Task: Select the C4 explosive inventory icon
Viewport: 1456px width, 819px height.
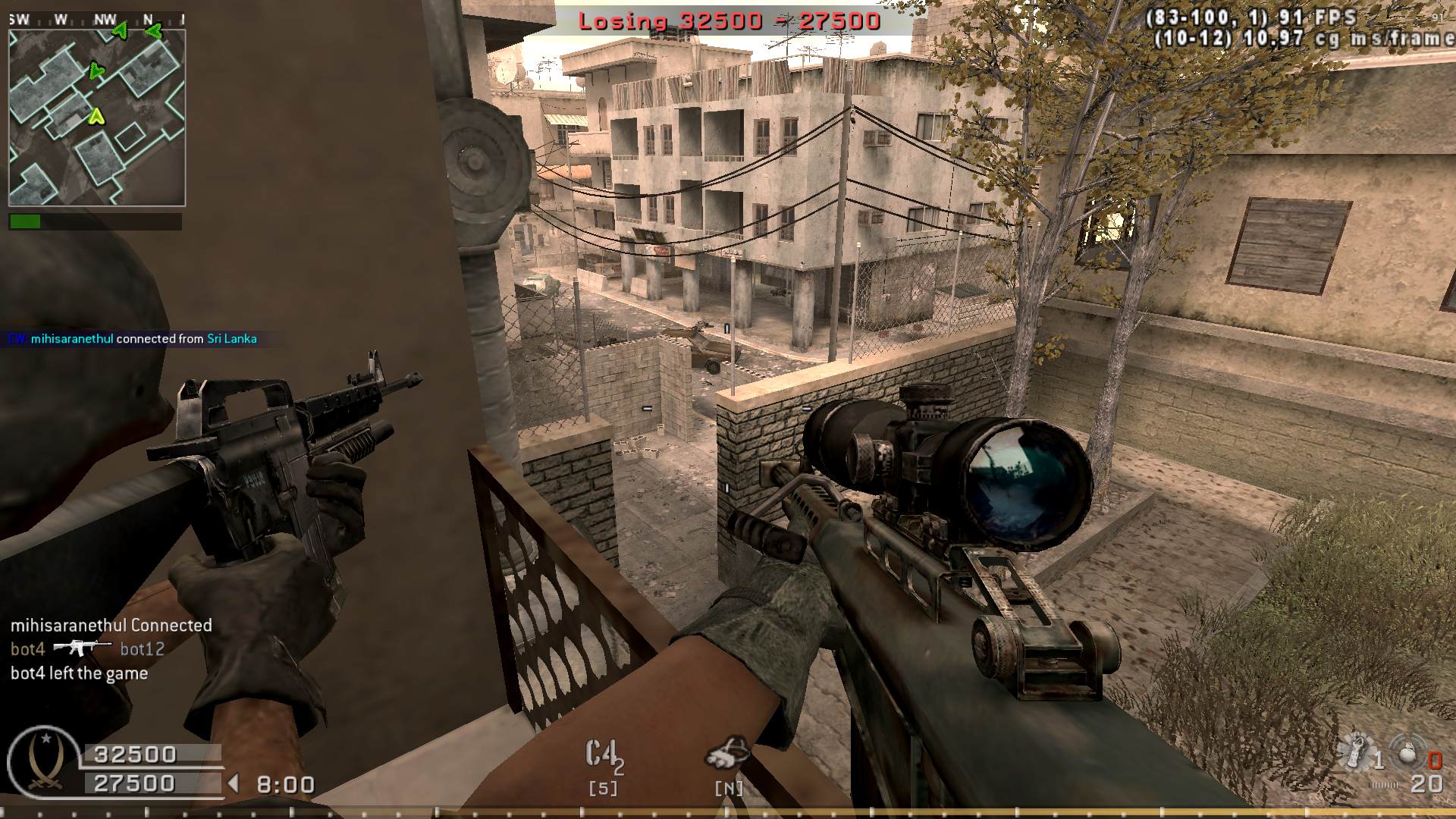Action: [x=603, y=755]
